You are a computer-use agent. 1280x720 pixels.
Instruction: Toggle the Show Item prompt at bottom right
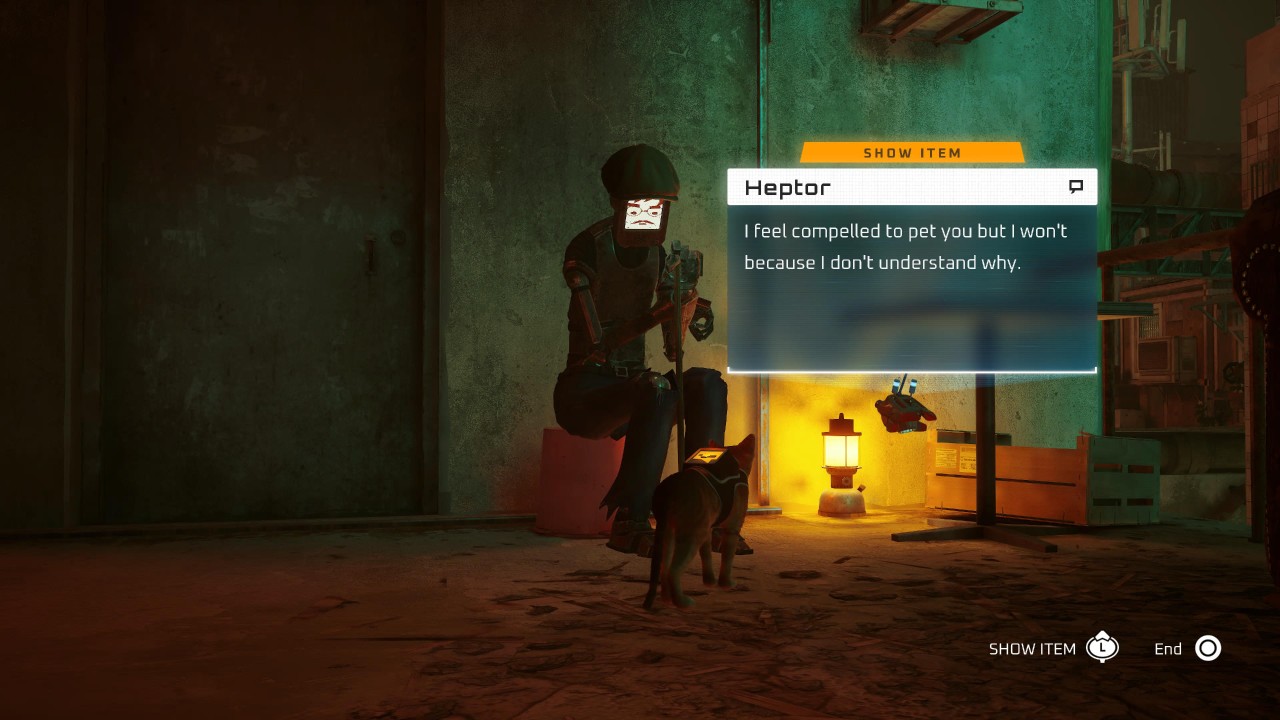pyautogui.click(x=1032, y=648)
